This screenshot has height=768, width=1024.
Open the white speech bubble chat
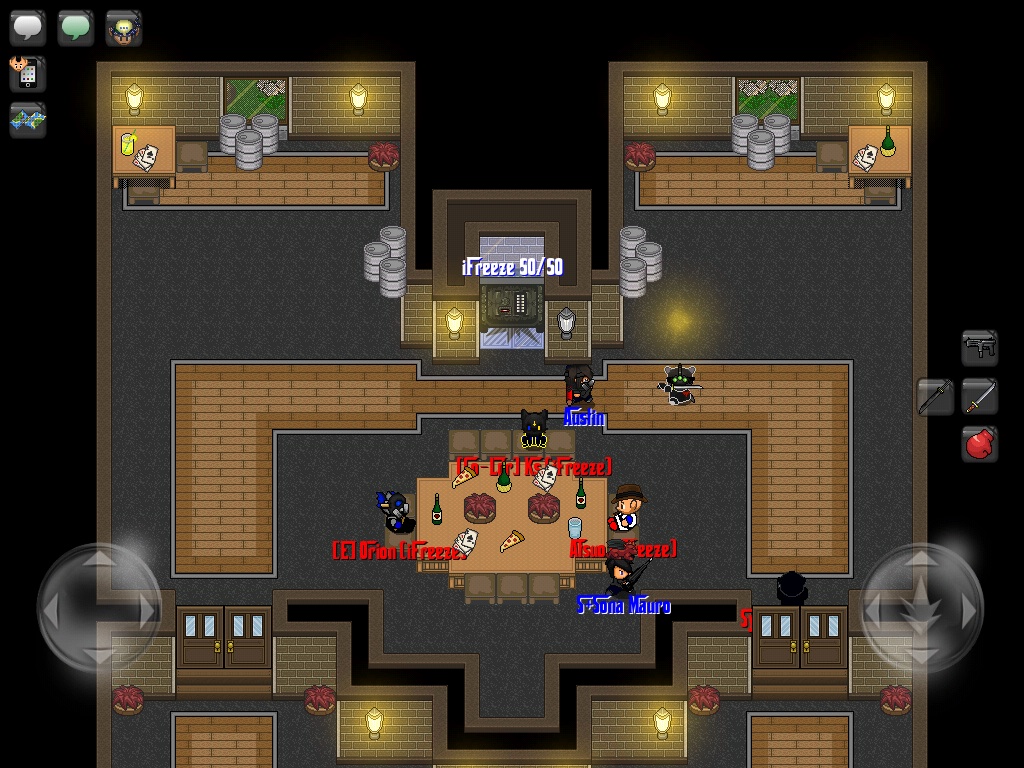(x=28, y=27)
